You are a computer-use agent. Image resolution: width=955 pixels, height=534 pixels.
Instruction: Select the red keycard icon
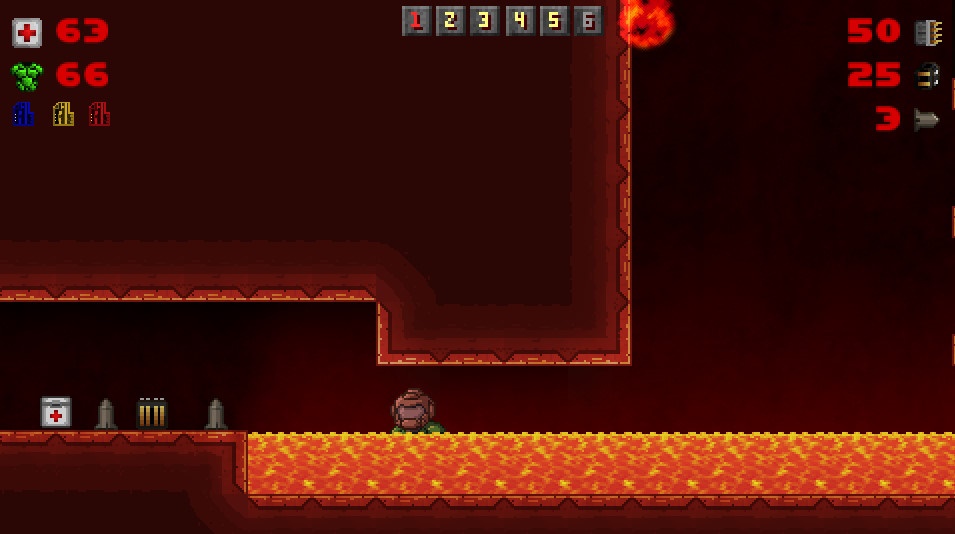tap(99, 114)
